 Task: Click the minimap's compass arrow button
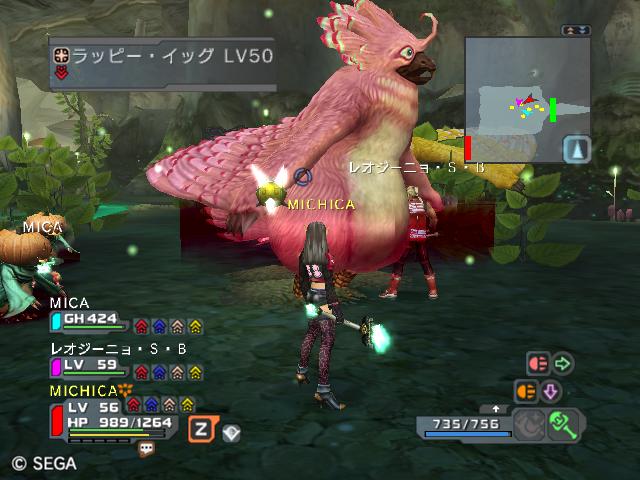pyautogui.click(x=576, y=150)
